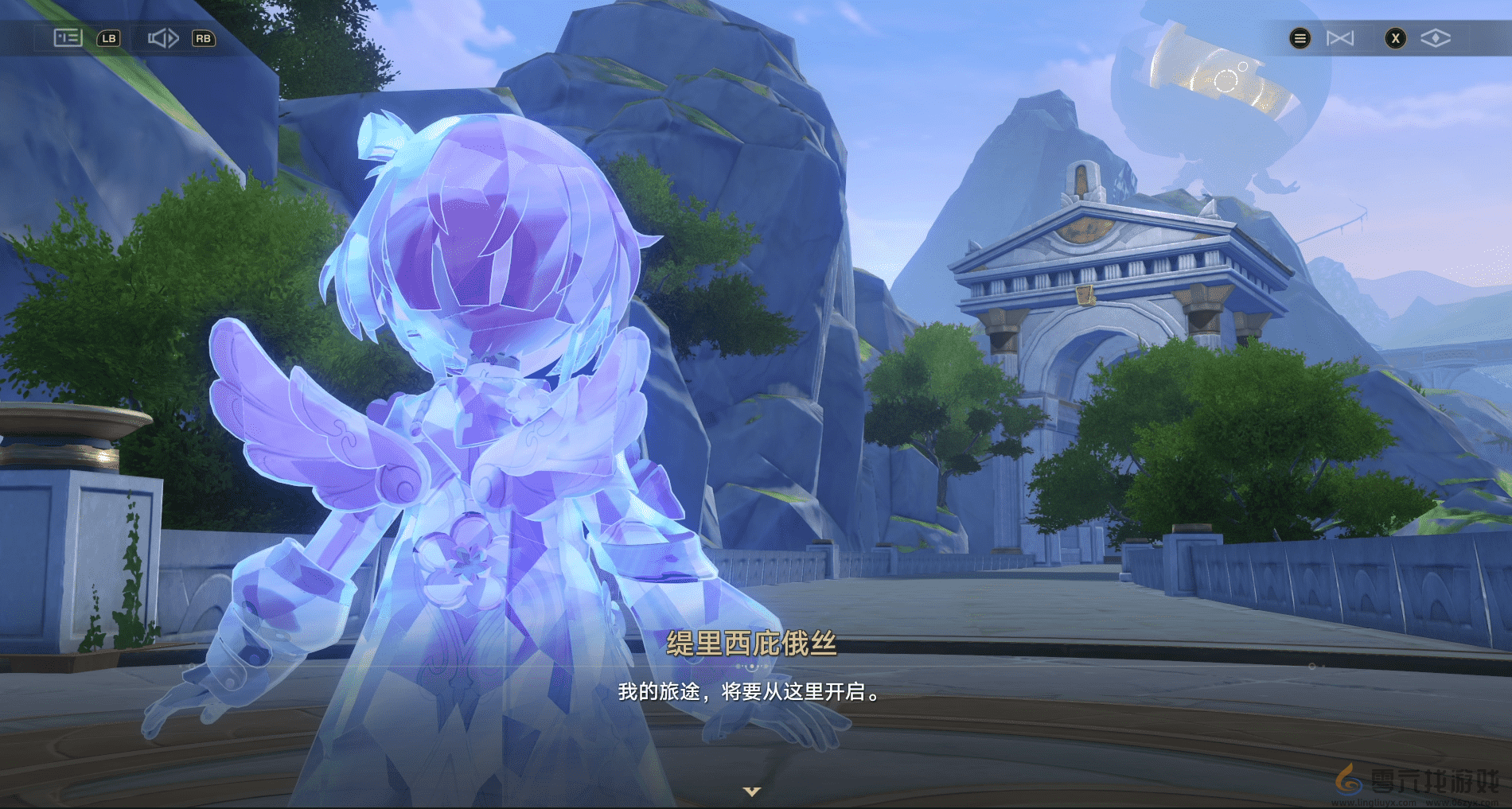The width and height of the screenshot is (1512, 809).
Task: Skip the cutscene with the bowtie icon
Action: point(1340,37)
